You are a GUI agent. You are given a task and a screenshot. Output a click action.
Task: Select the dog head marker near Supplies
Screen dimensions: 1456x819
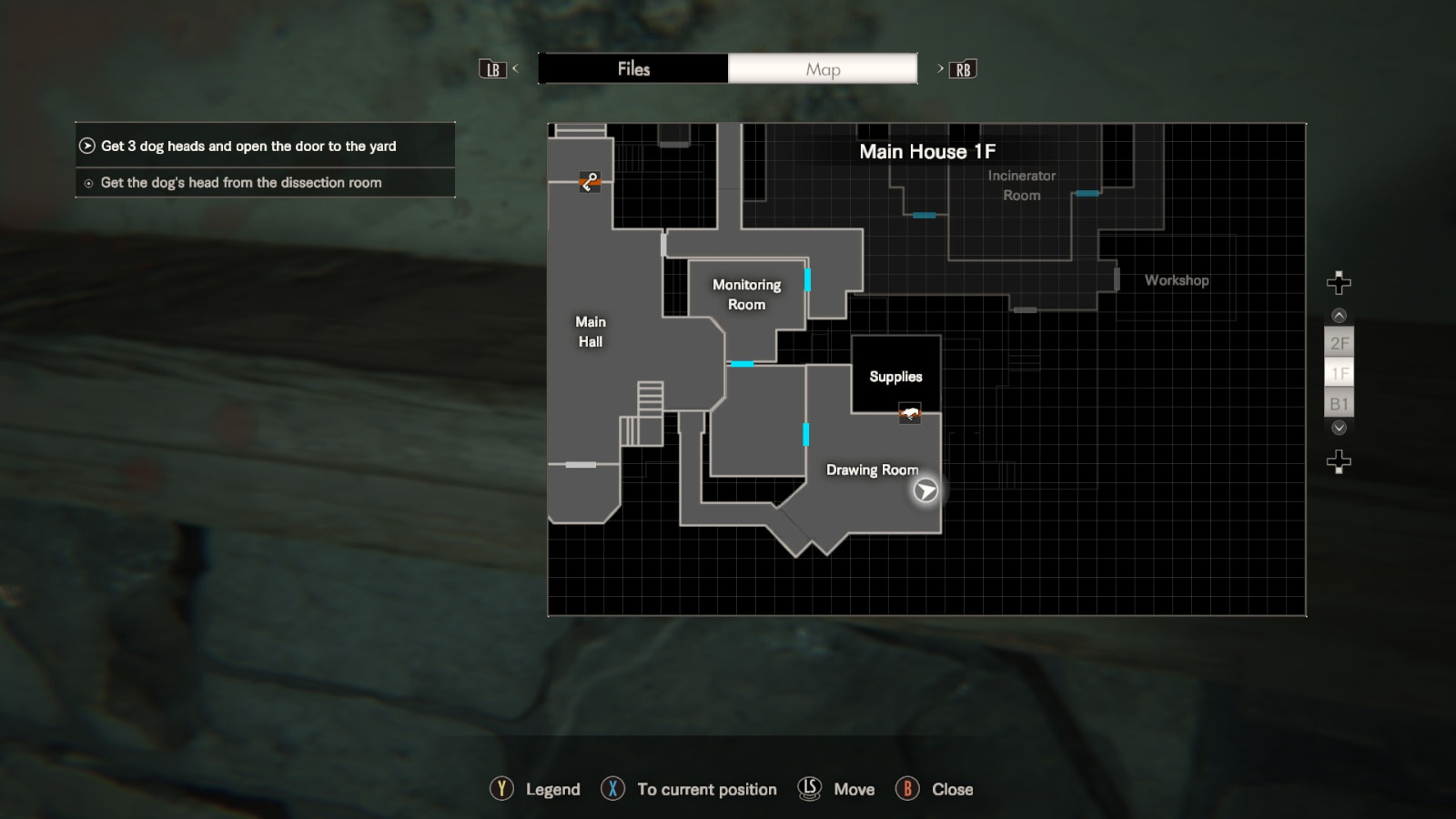(909, 414)
